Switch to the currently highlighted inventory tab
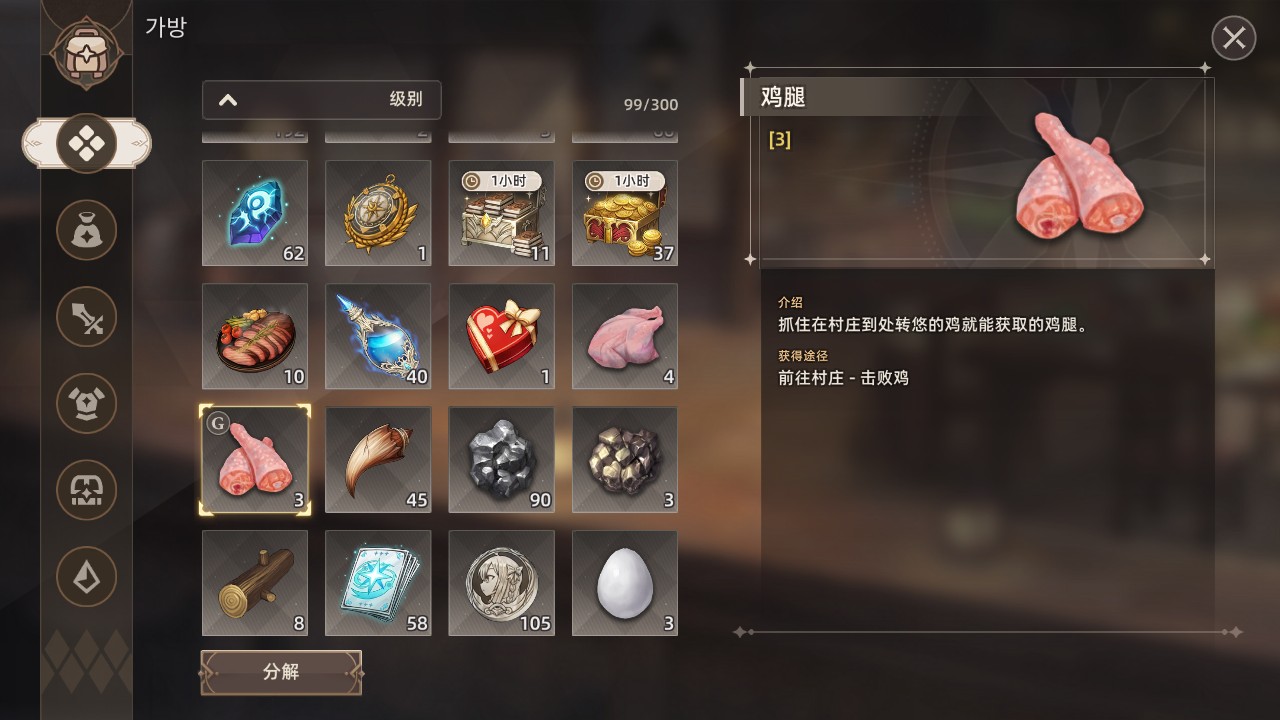This screenshot has width=1280, height=720. [x=86, y=142]
